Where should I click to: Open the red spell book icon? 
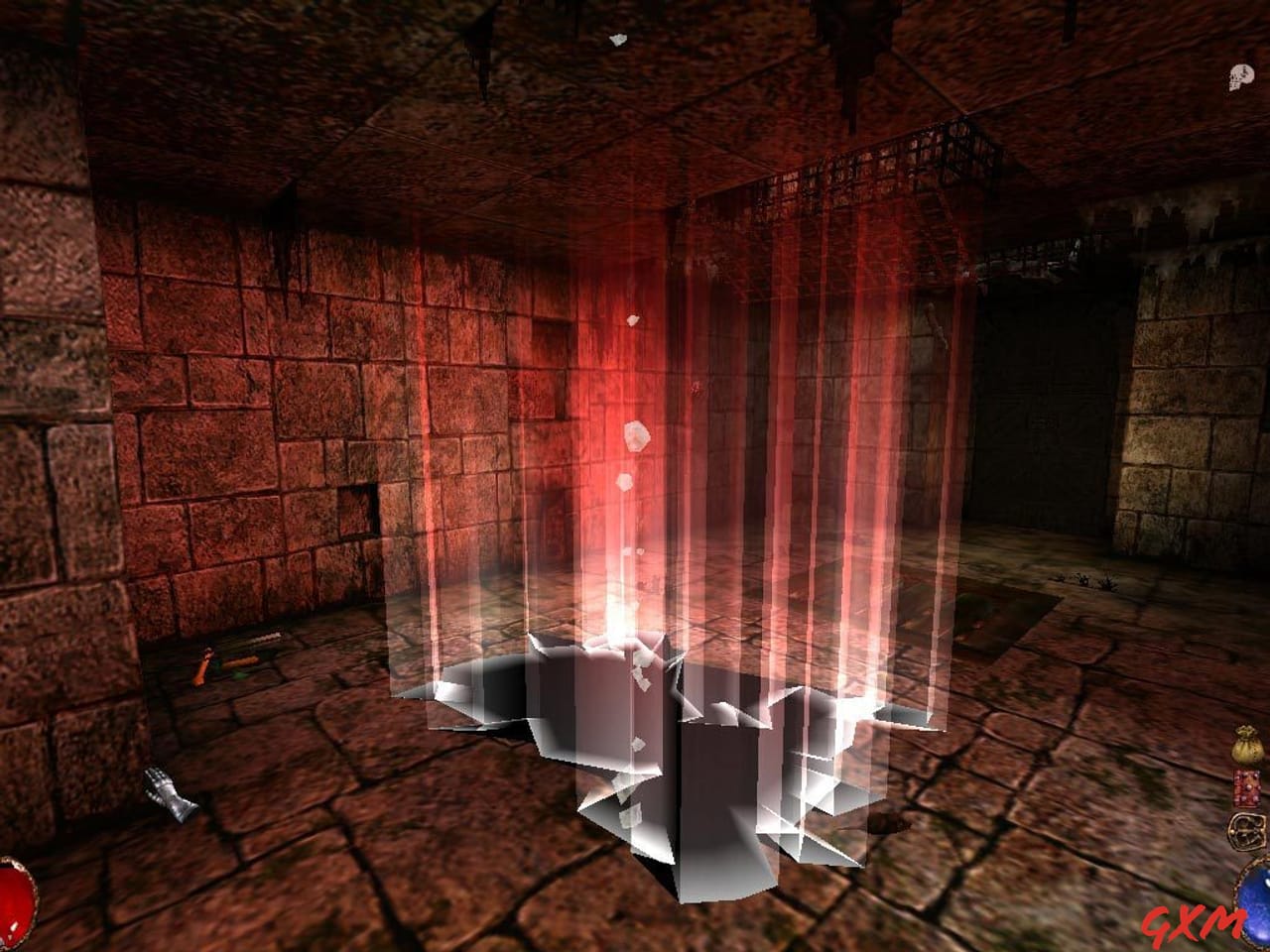coord(1246,787)
